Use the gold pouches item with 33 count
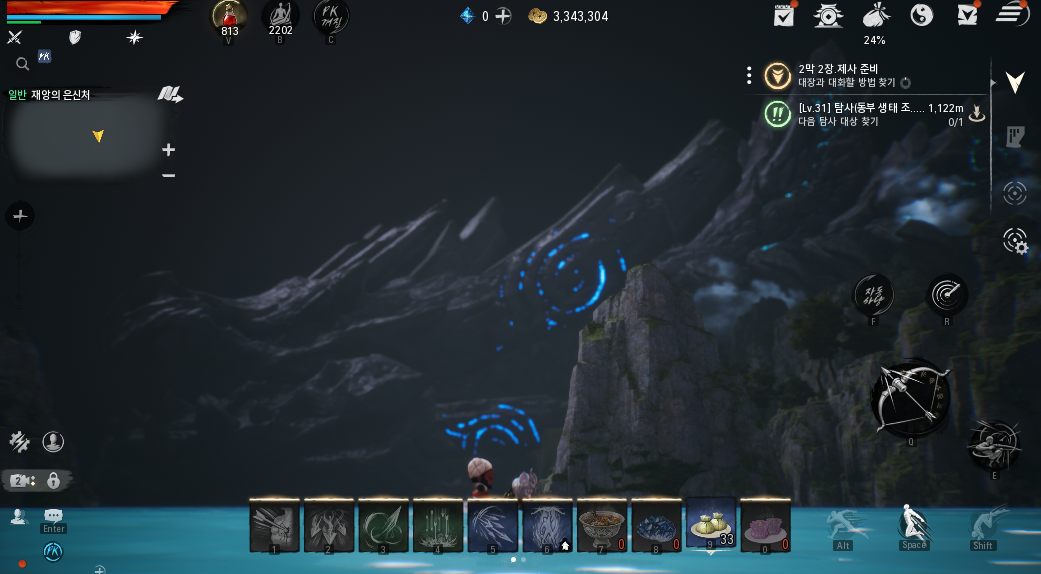The height and width of the screenshot is (574, 1041). 710,523
